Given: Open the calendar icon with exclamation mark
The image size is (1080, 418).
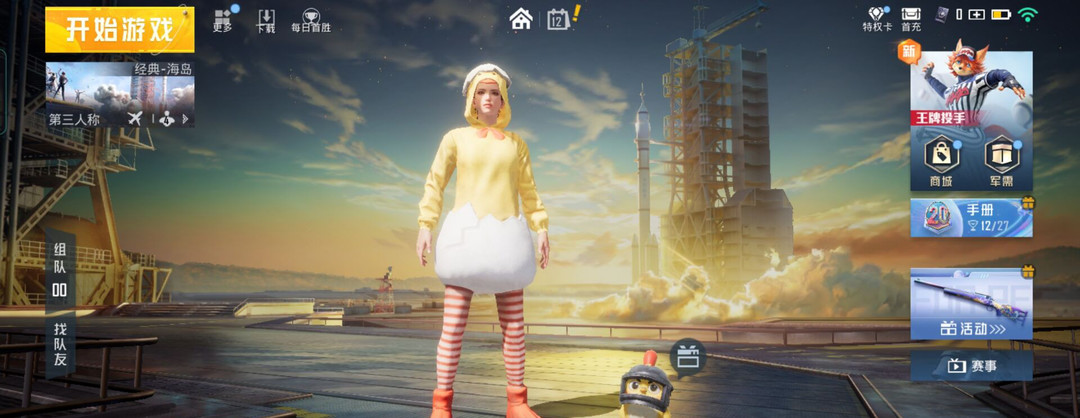Looking at the screenshot, I should coord(560,18).
